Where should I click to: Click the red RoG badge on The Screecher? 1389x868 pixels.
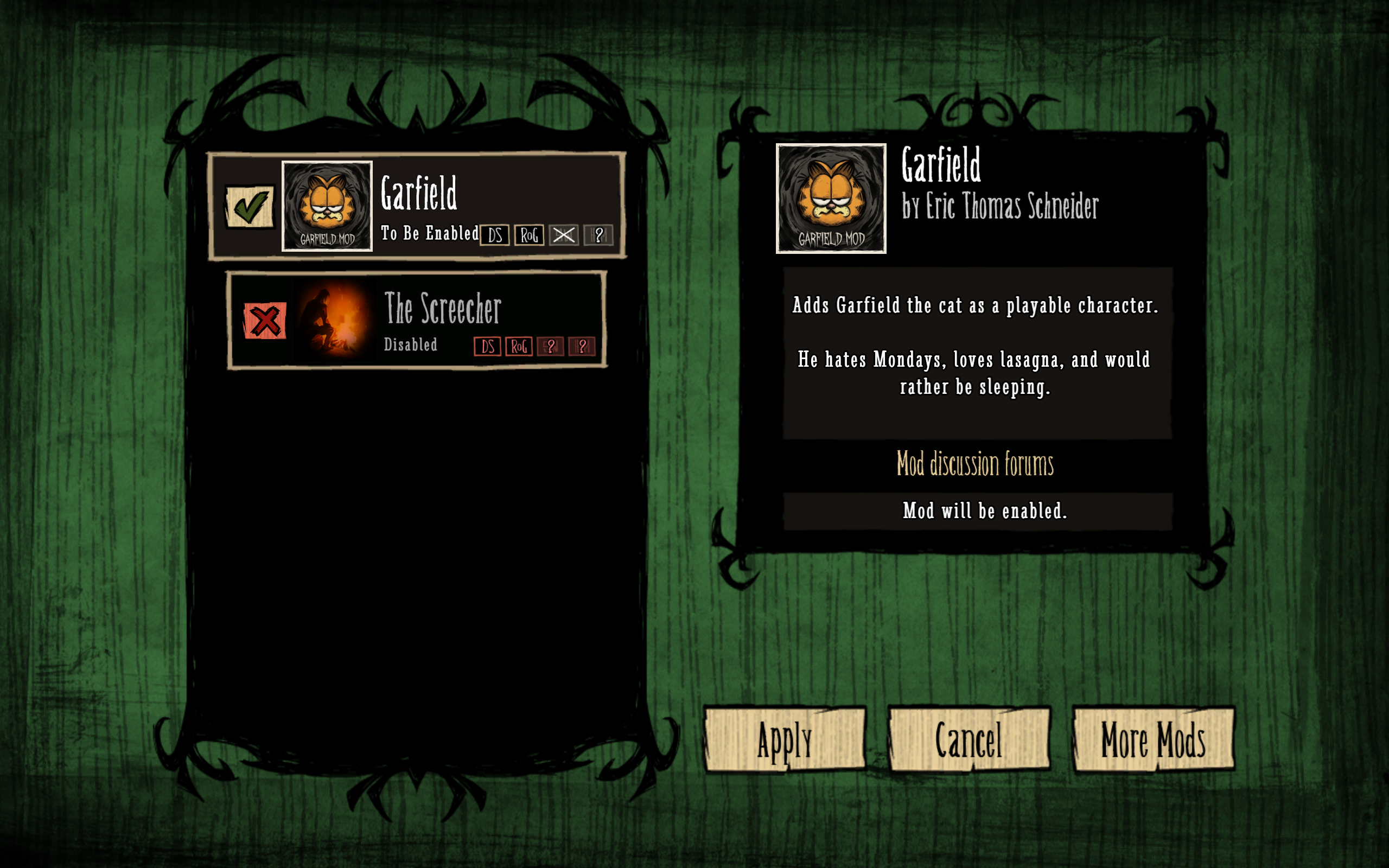coord(519,347)
